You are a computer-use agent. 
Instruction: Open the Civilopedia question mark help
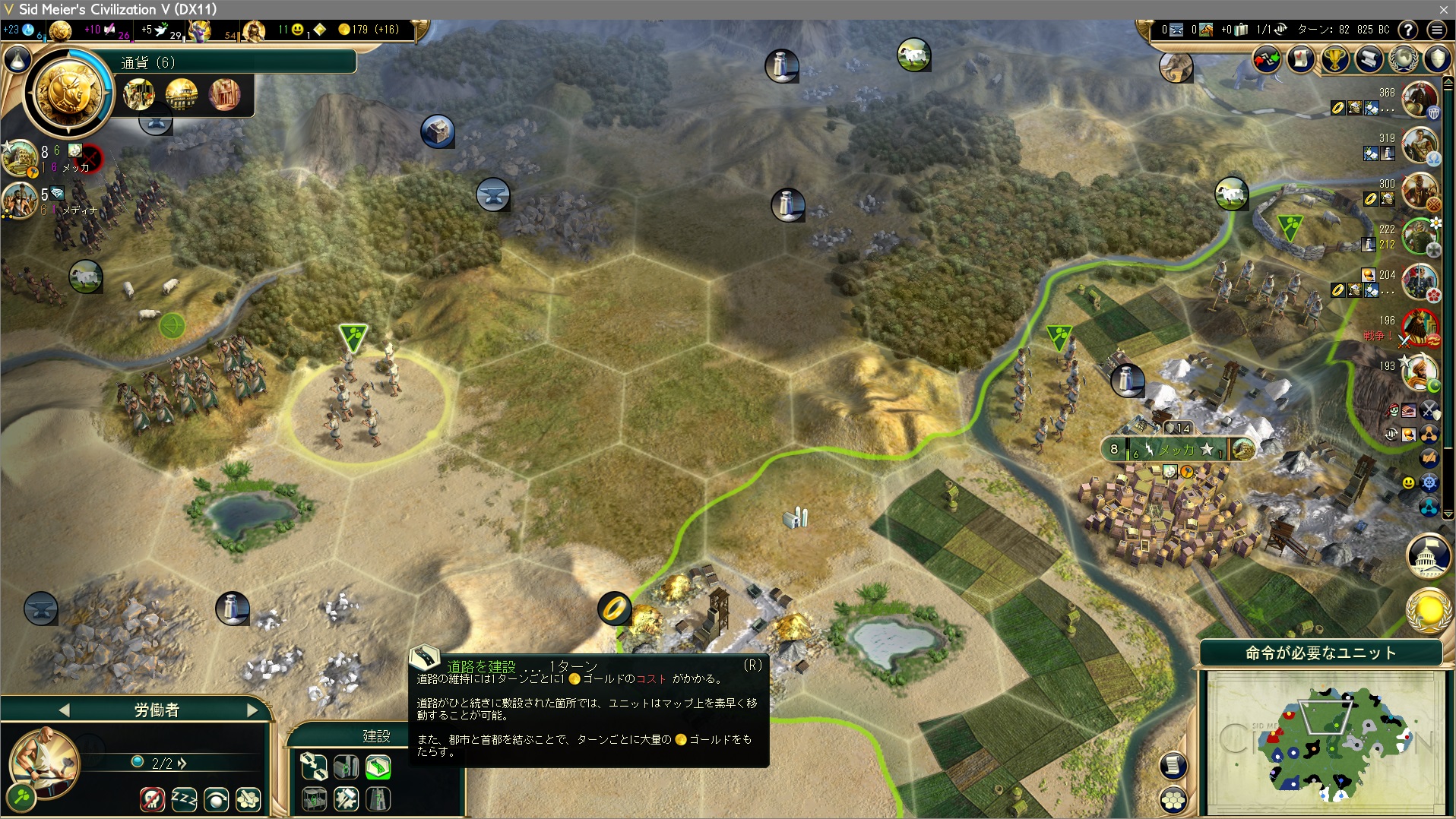click(x=1408, y=30)
